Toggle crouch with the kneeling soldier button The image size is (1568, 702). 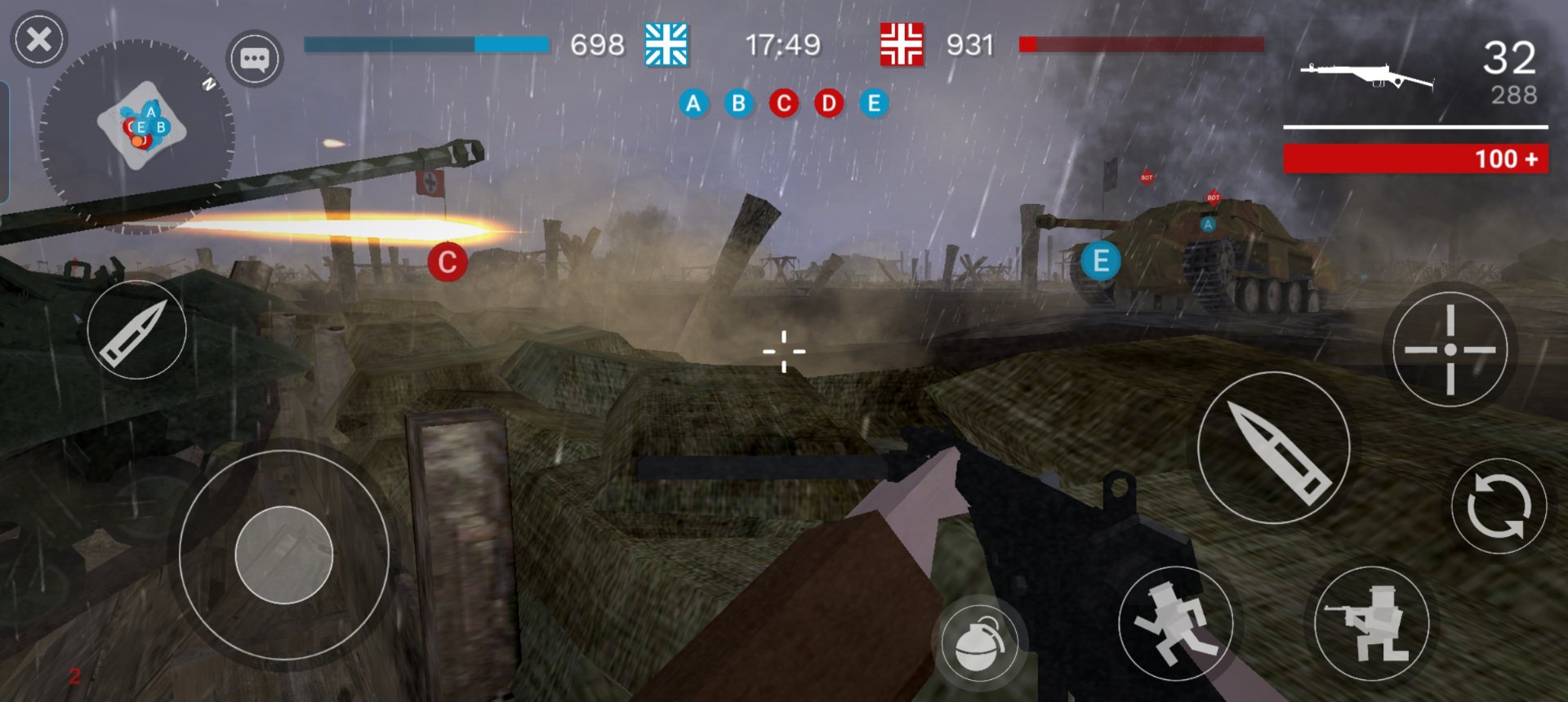[x=1371, y=624]
